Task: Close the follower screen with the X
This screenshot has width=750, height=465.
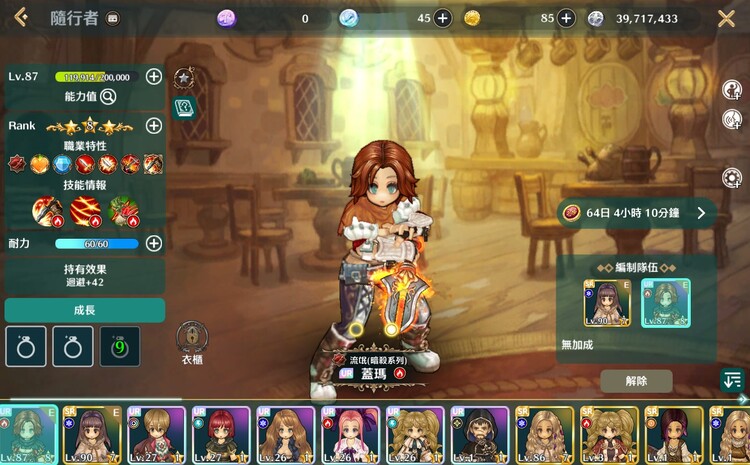Action: (726, 18)
